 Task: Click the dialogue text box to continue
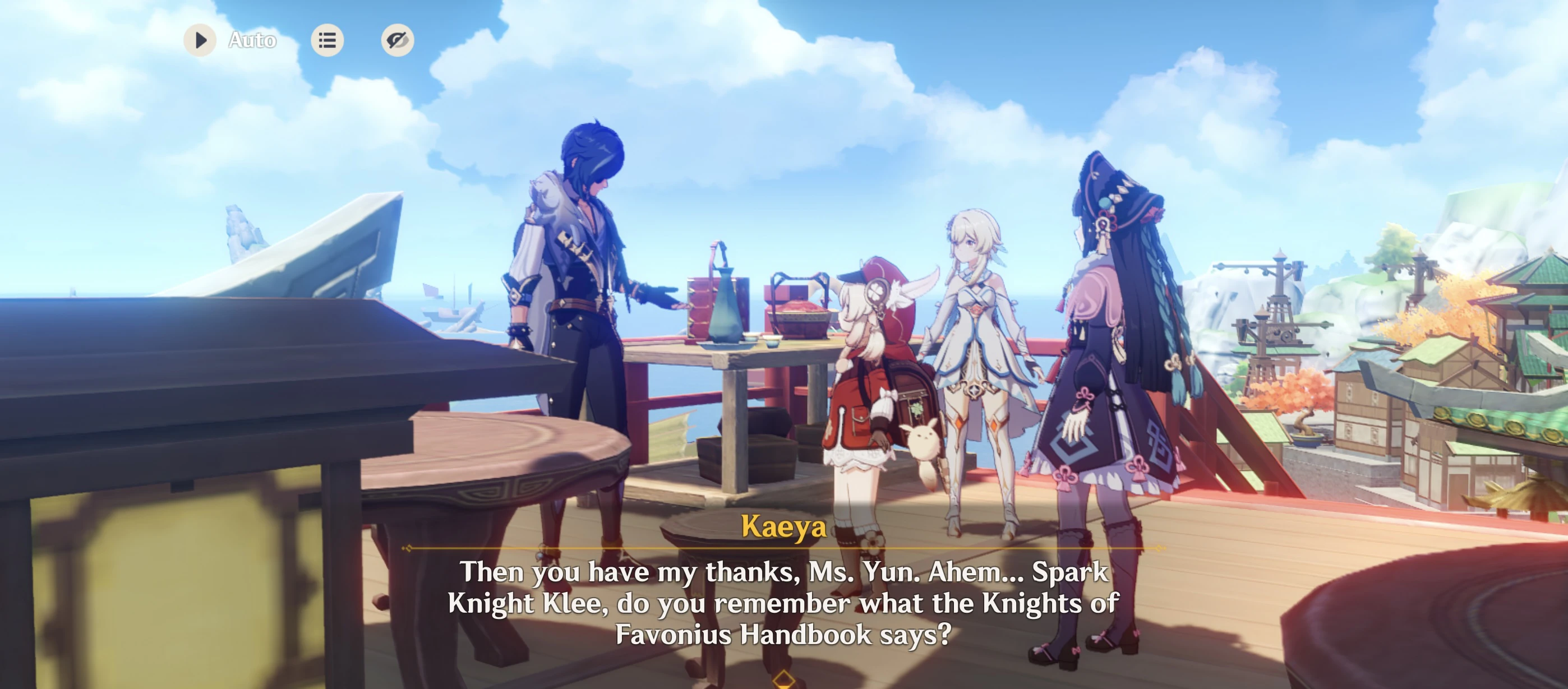point(784,603)
